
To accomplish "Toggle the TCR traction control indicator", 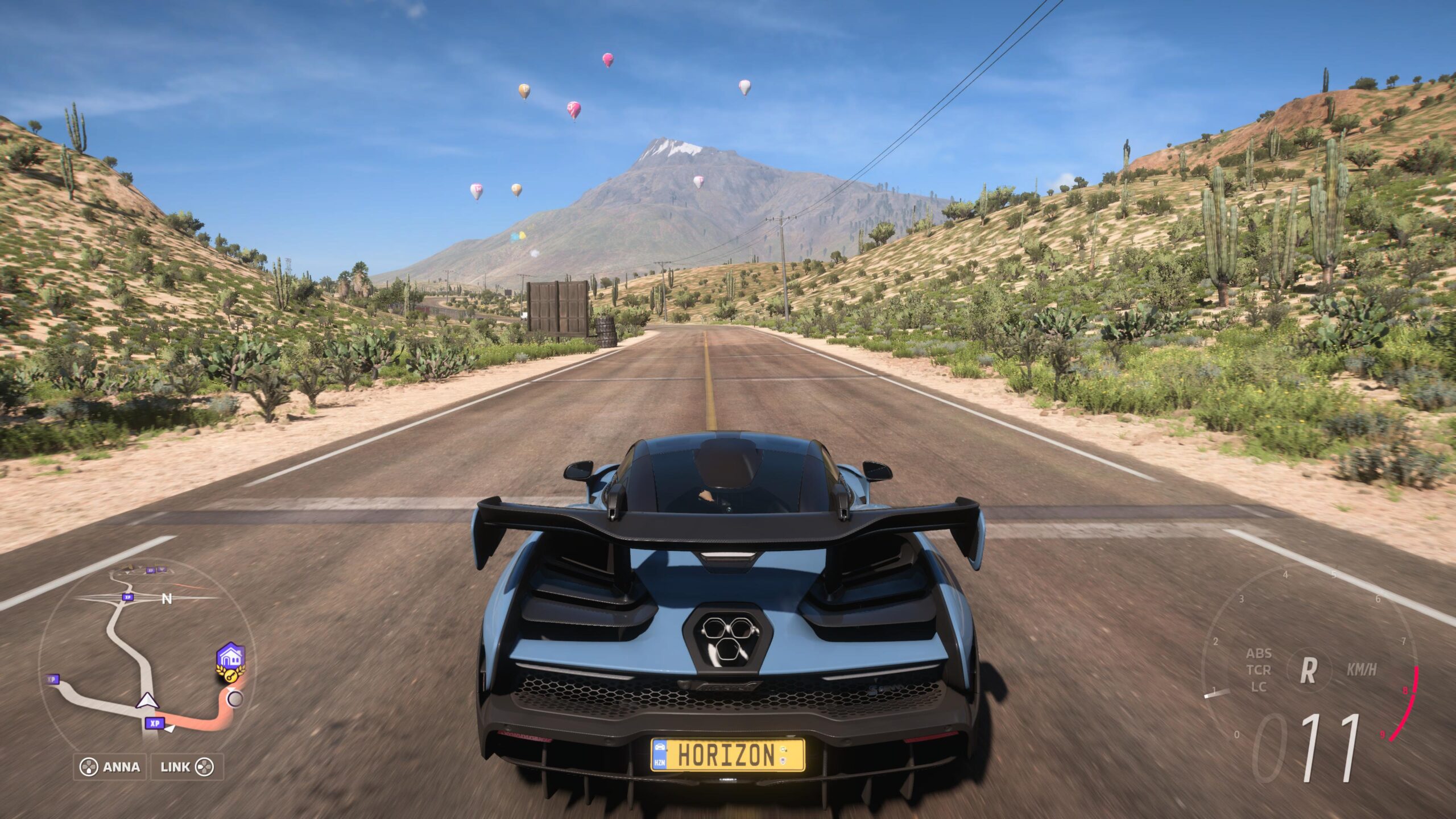I will 1259,670.
